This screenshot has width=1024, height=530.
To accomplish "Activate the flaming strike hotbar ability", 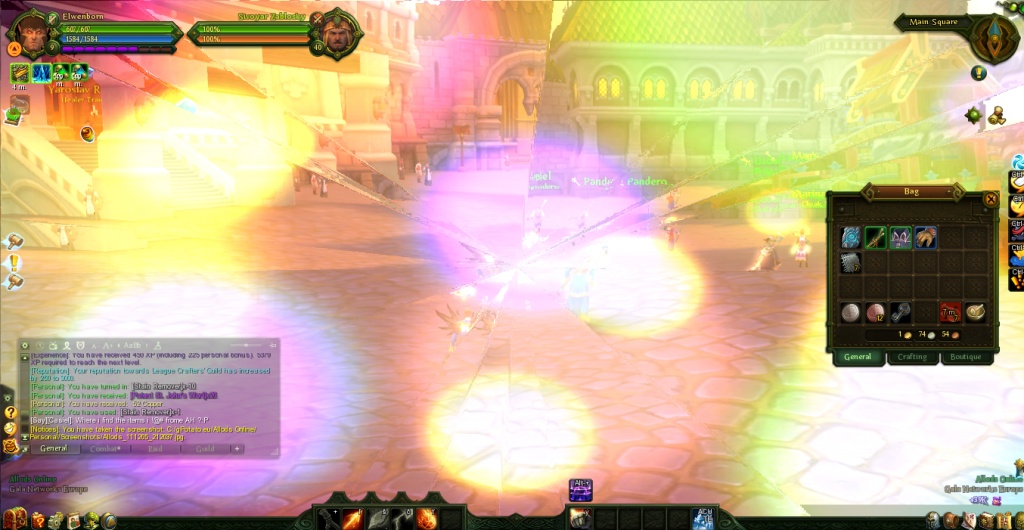I will tap(353, 518).
